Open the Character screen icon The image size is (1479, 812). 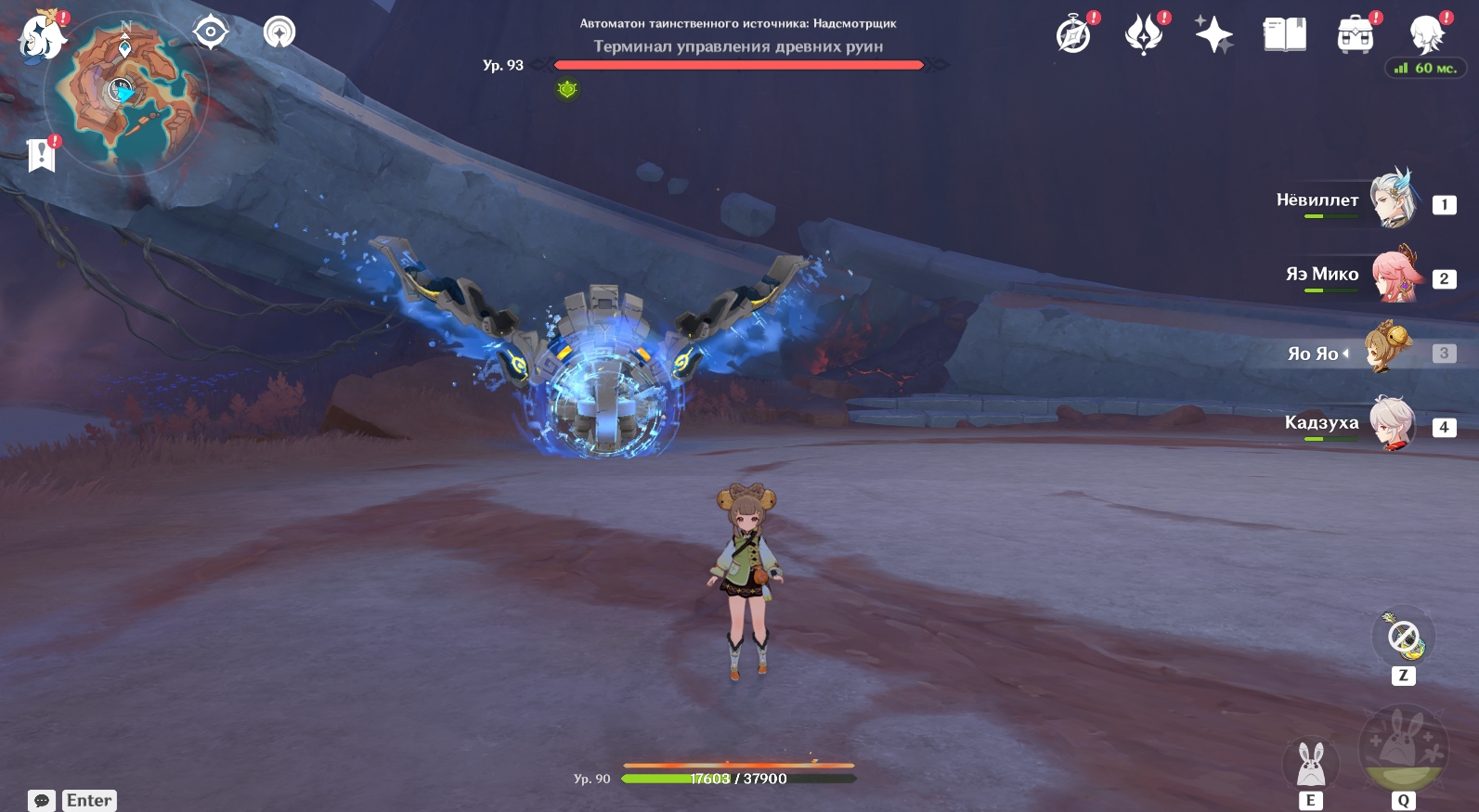click(x=1426, y=35)
